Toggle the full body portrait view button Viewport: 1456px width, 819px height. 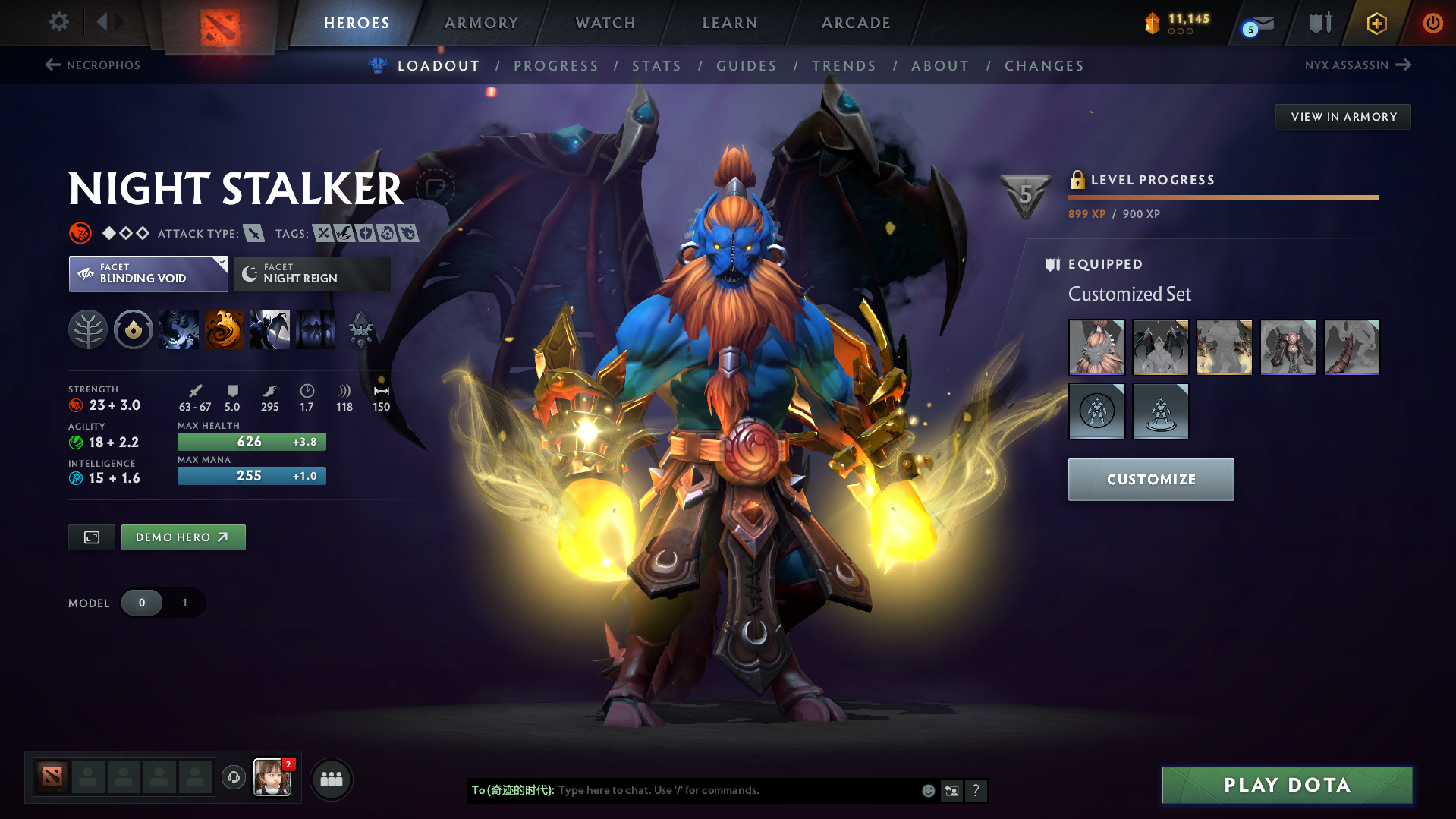(x=91, y=537)
